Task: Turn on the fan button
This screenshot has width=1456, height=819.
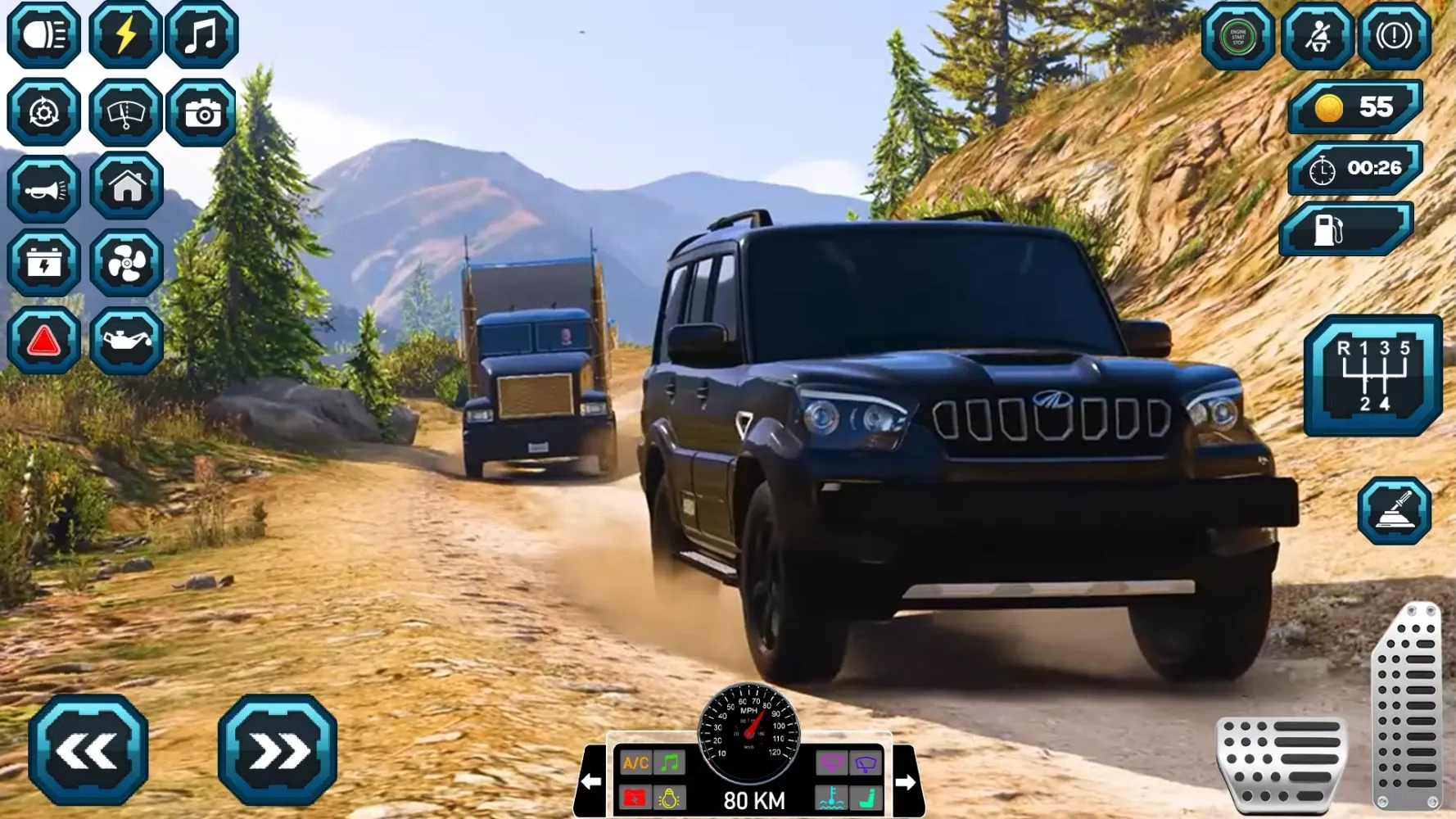Action: point(127,264)
